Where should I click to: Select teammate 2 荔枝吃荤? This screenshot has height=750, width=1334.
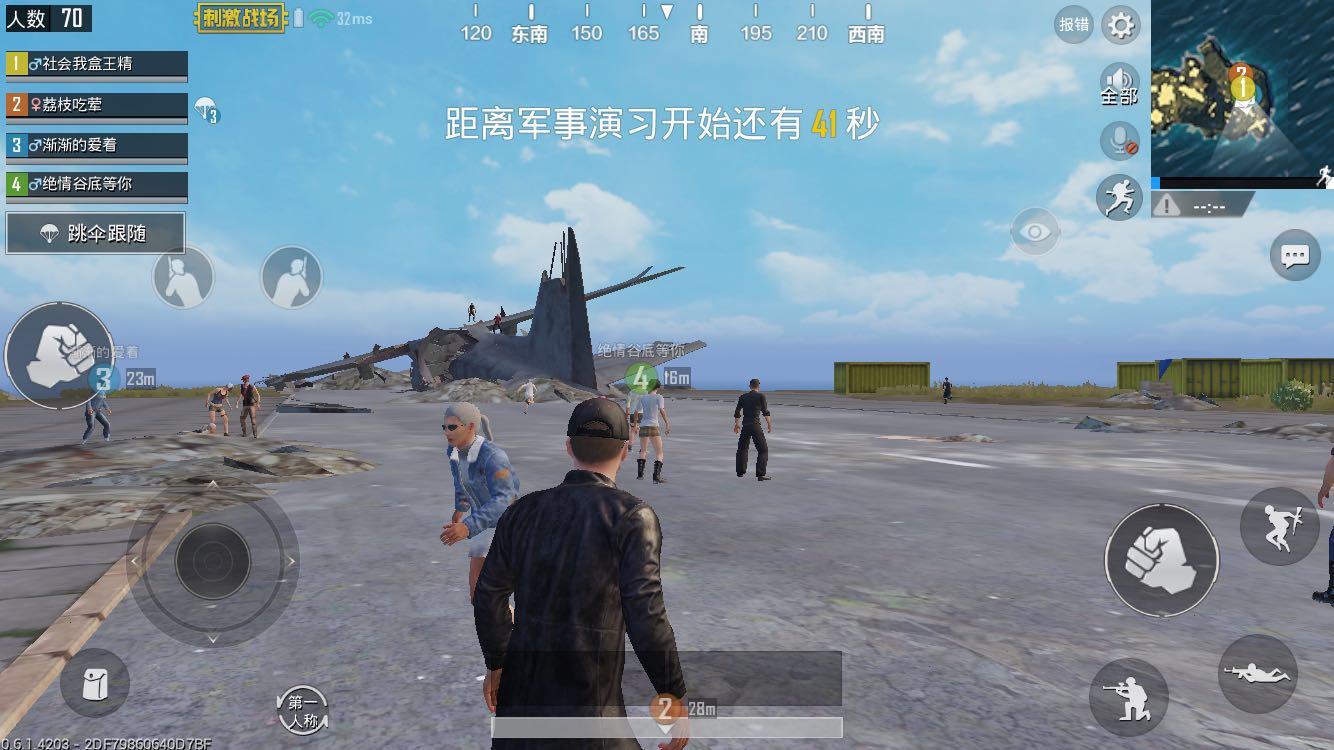pos(96,104)
